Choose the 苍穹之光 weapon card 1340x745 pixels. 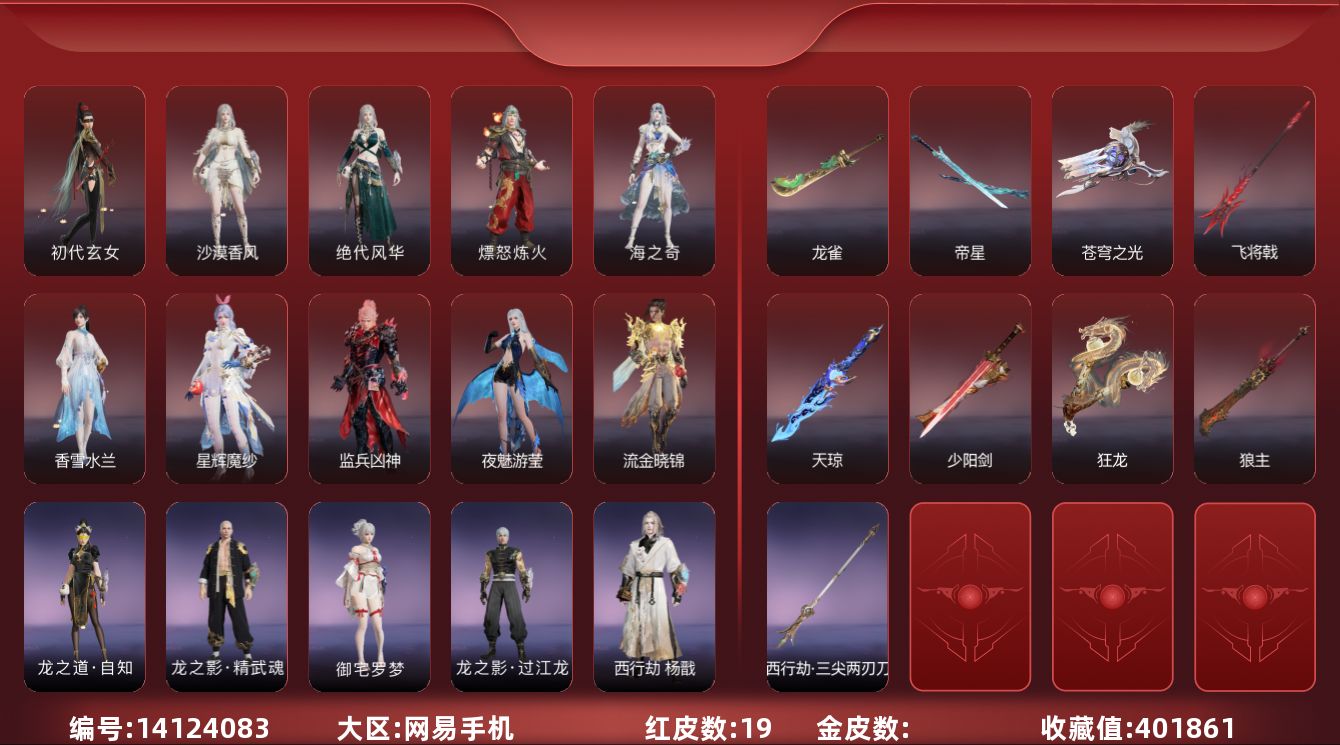1112,180
